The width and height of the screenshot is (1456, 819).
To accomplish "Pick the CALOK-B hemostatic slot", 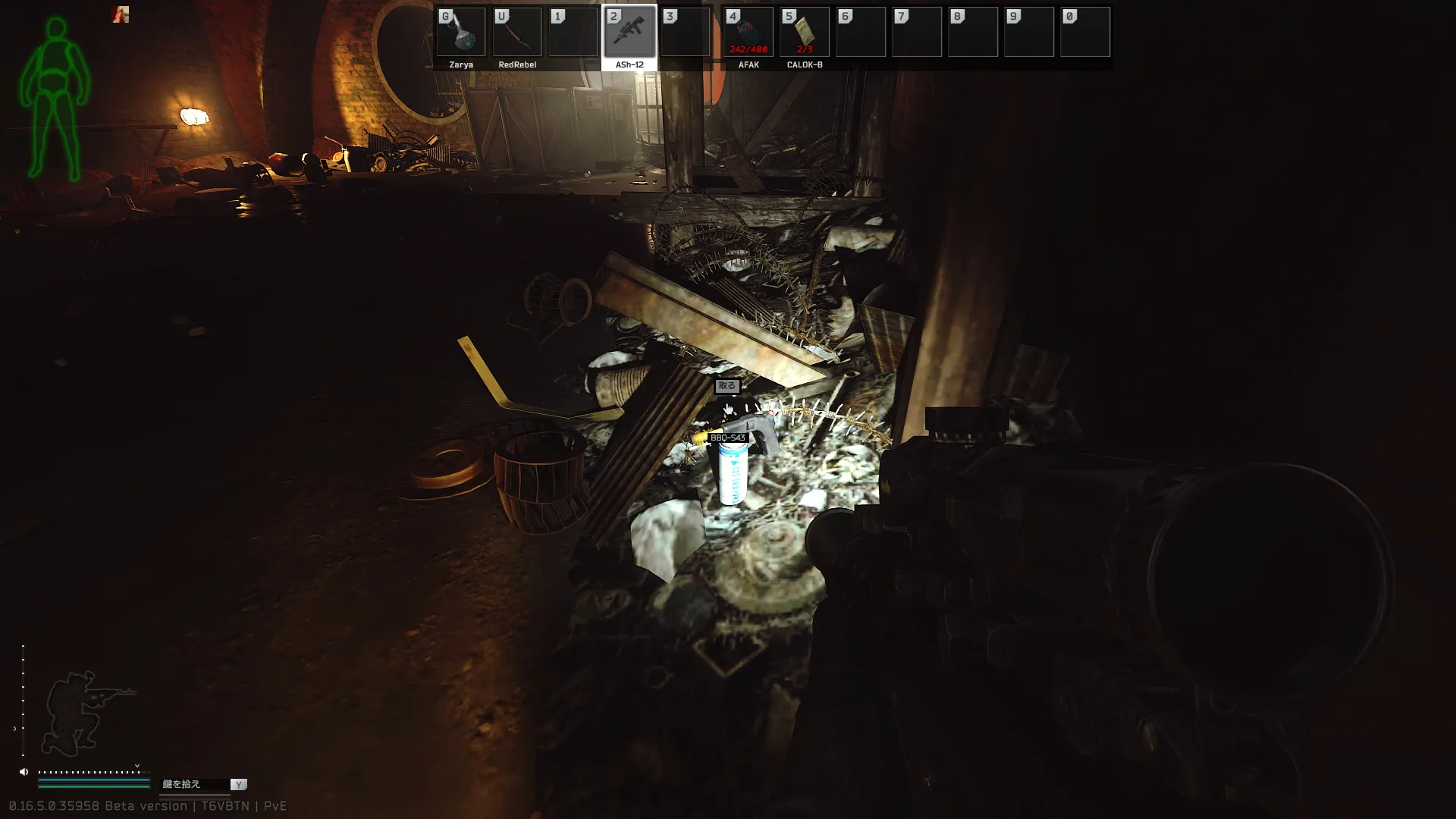I will [805, 33].
